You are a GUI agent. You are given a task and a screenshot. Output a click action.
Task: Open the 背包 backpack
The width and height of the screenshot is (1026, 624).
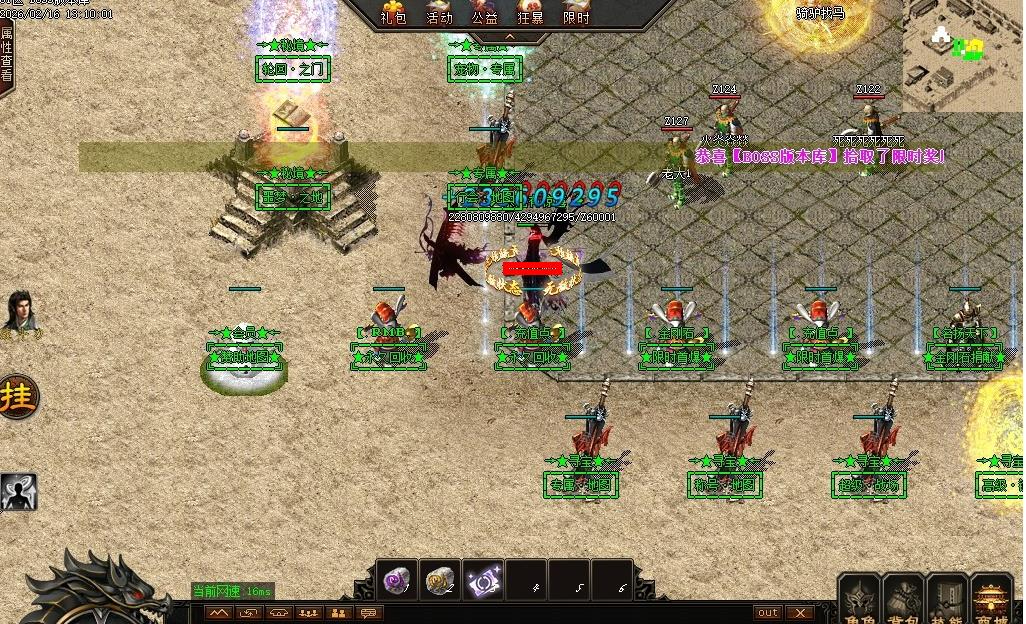(904, 598)
